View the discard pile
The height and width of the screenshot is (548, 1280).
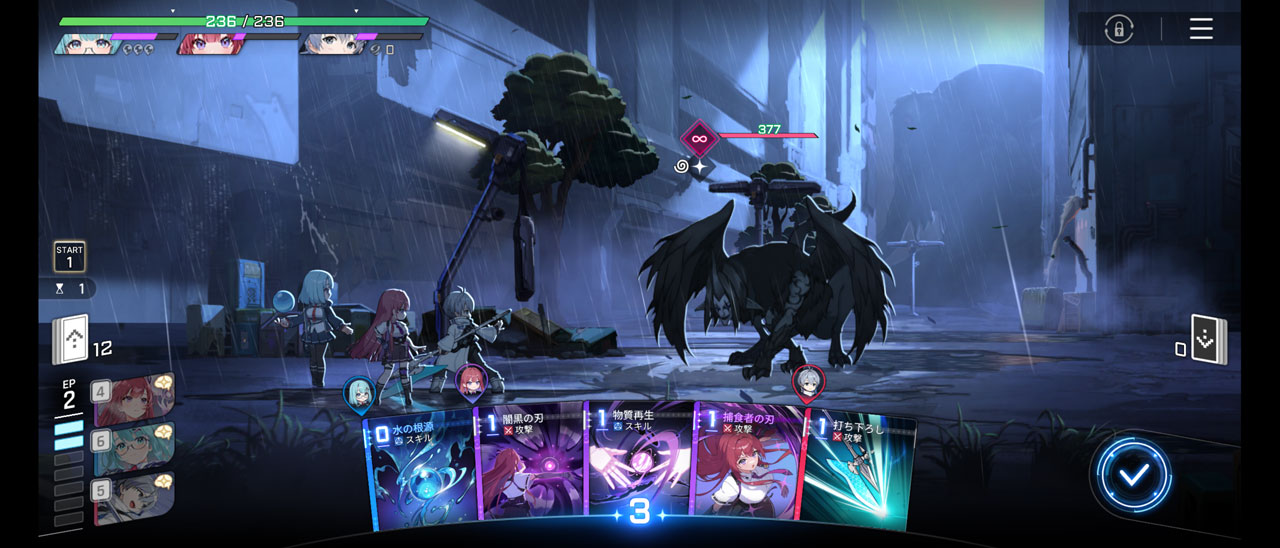(1208, 340)
